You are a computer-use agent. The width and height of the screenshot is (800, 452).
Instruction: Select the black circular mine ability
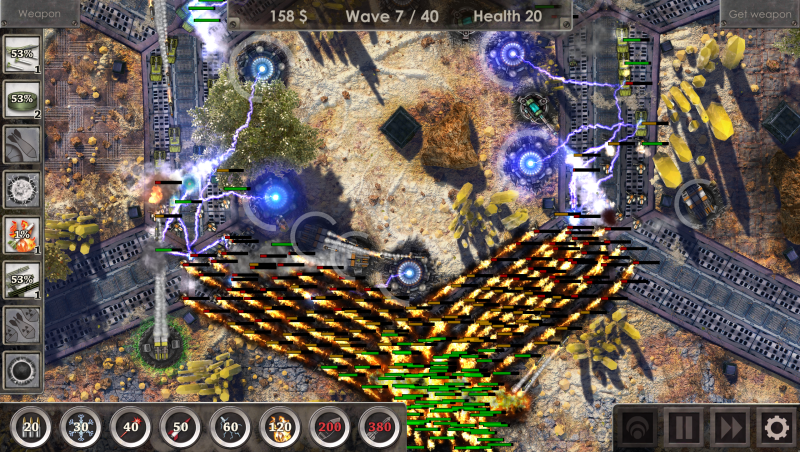[20, 371]
